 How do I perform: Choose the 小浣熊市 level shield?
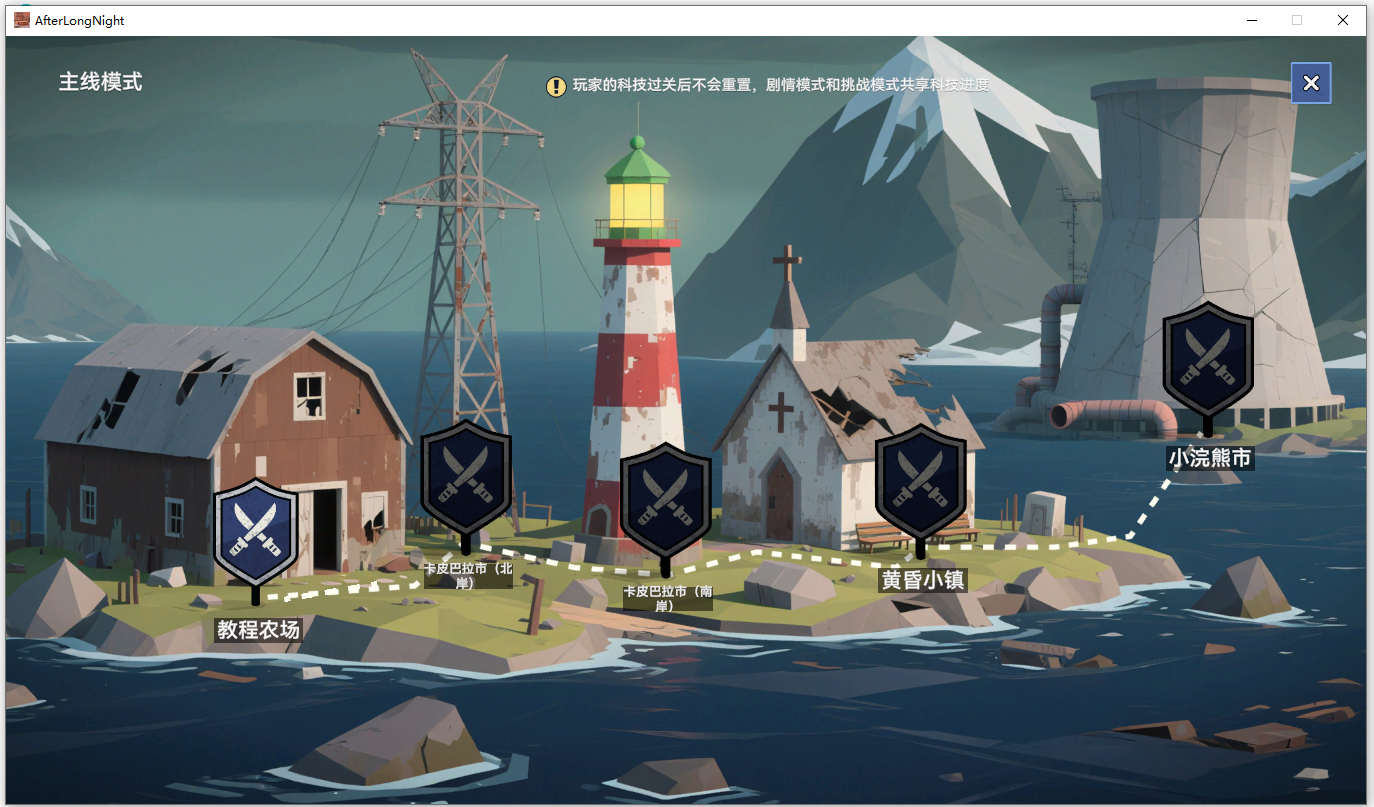click(1208, 358)
